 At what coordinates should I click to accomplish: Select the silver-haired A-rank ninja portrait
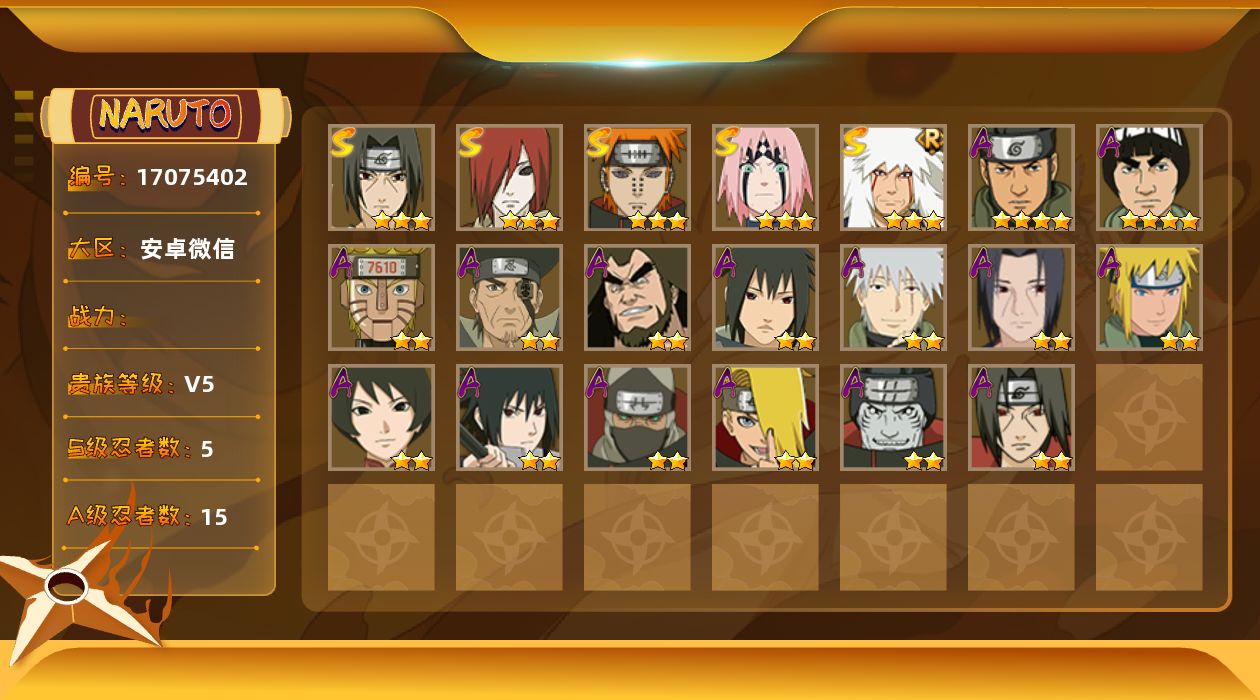(x=893, y=298)
